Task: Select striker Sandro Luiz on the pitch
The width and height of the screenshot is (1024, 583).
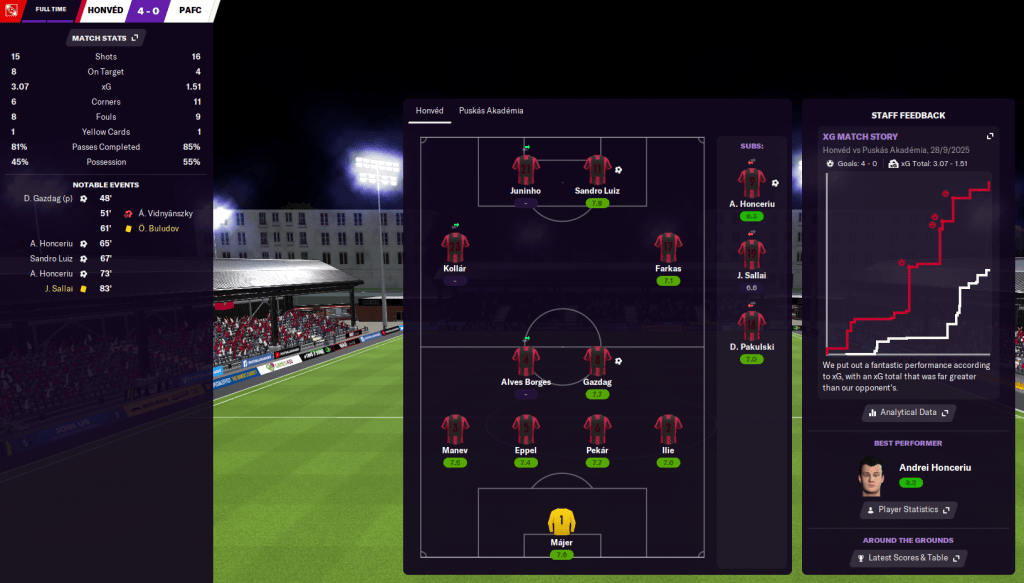Action: point(596,172)
